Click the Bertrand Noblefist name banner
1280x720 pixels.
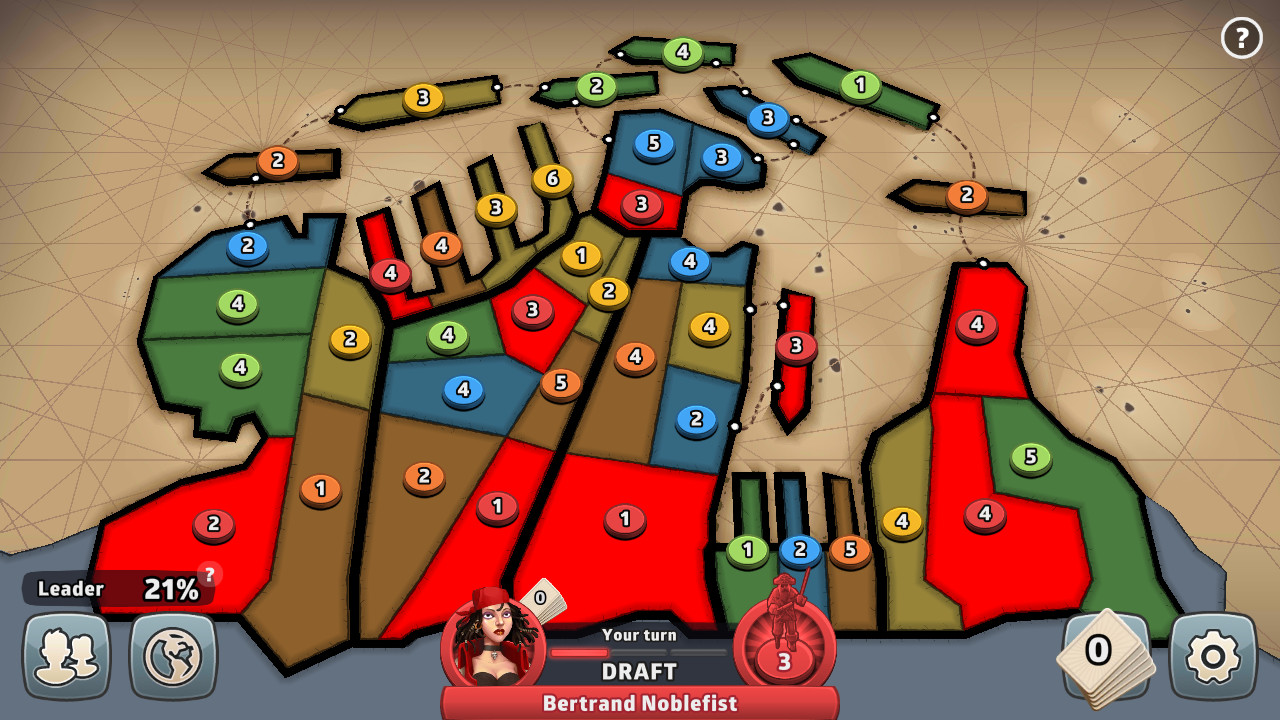[x=639, y=703]
